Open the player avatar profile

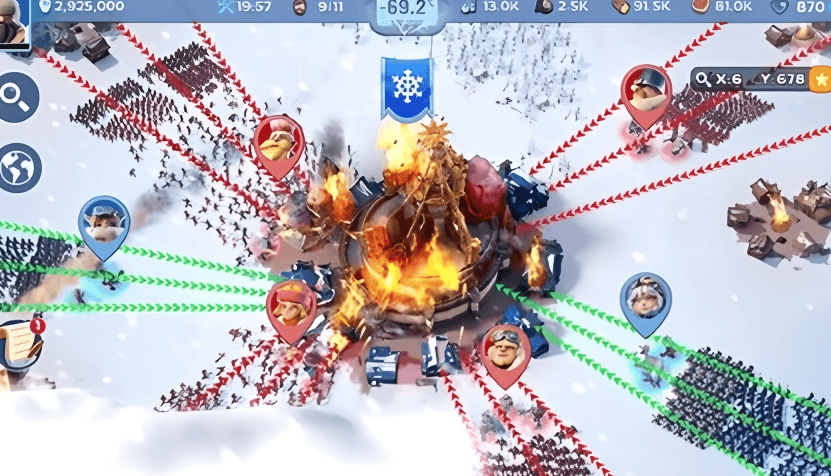click(x=12, y=24)
